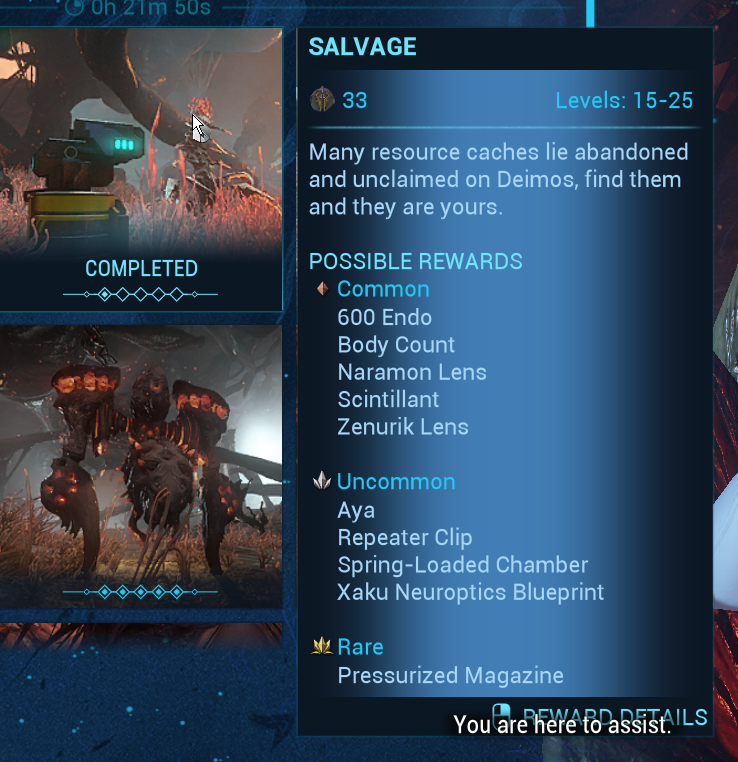
Task: Select the completed Salvage bounty tile
Action: 140,165
